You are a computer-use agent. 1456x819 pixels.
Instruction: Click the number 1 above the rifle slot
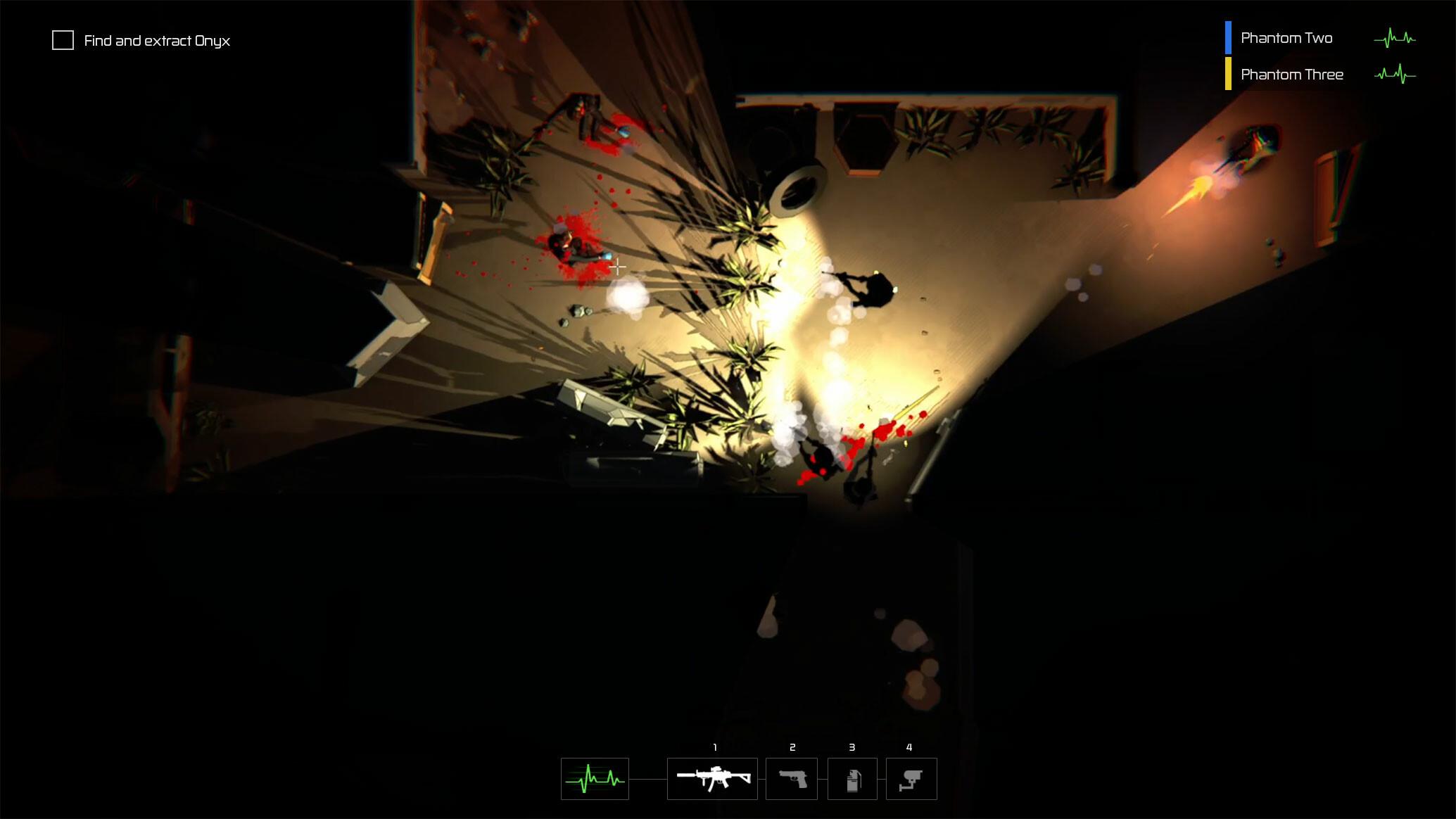[x=715, y=748]
